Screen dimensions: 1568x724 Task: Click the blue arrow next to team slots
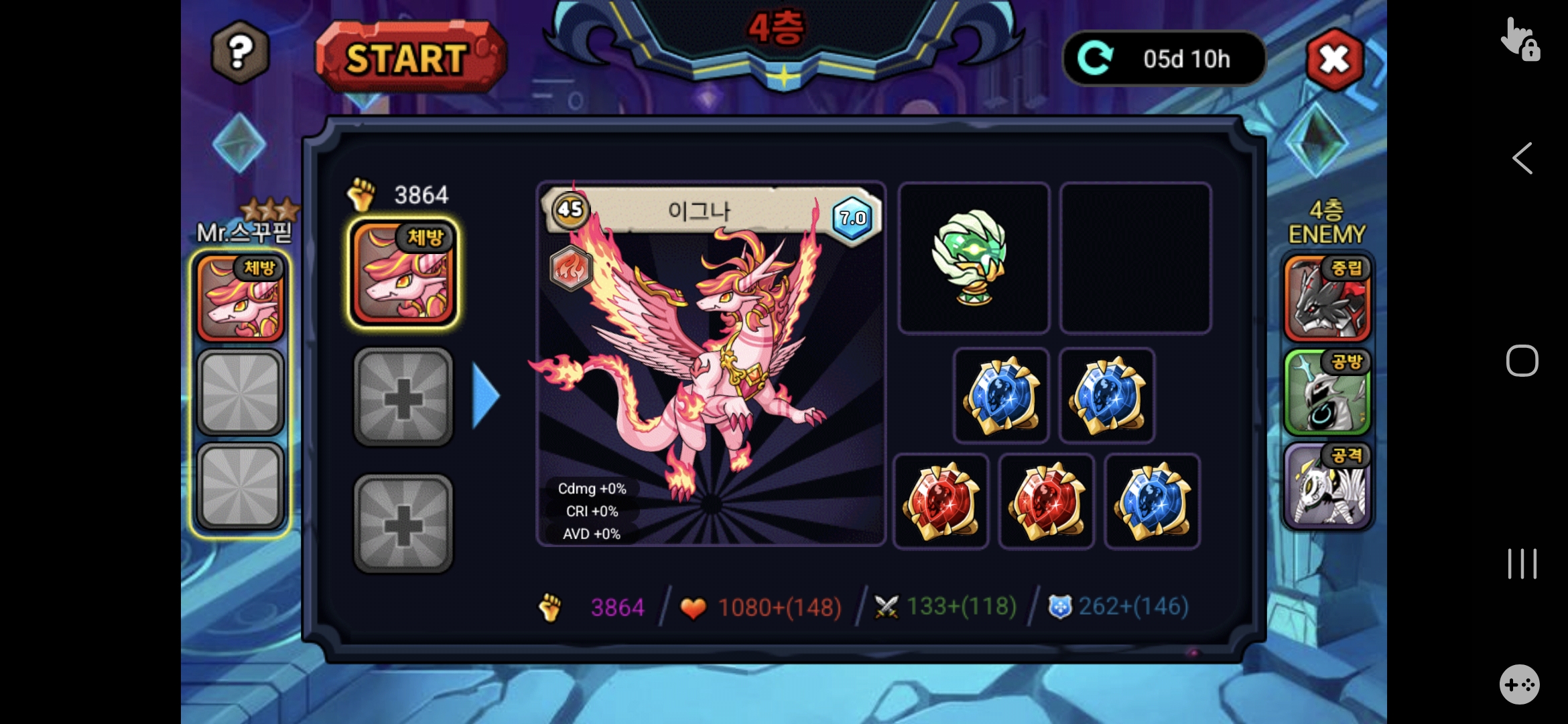coord(486,396)
